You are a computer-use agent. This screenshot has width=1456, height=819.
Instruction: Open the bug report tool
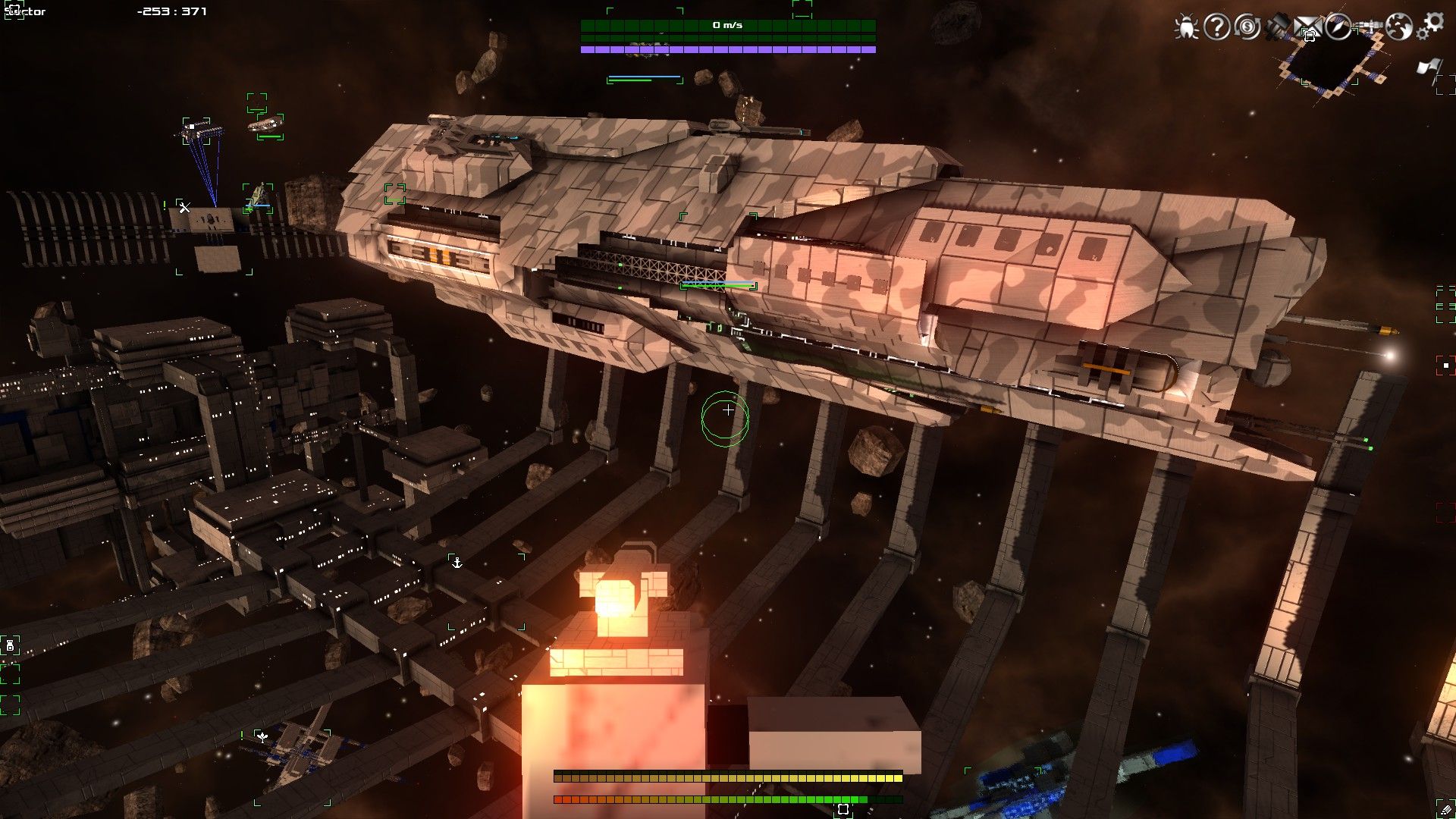pyautogui.click(x=1185, y=27)
